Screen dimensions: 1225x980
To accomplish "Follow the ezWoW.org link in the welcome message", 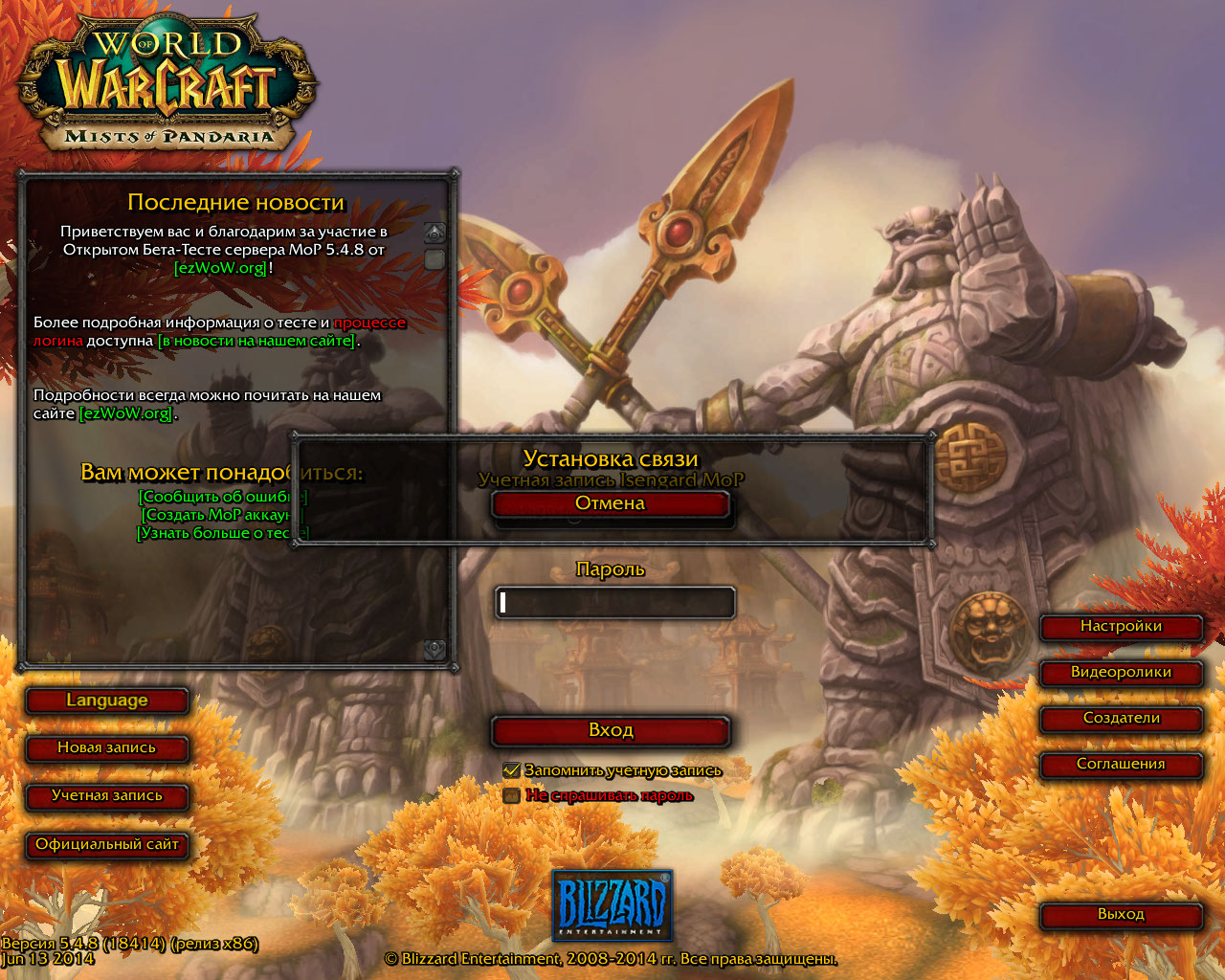I will [x=220, y=268].
